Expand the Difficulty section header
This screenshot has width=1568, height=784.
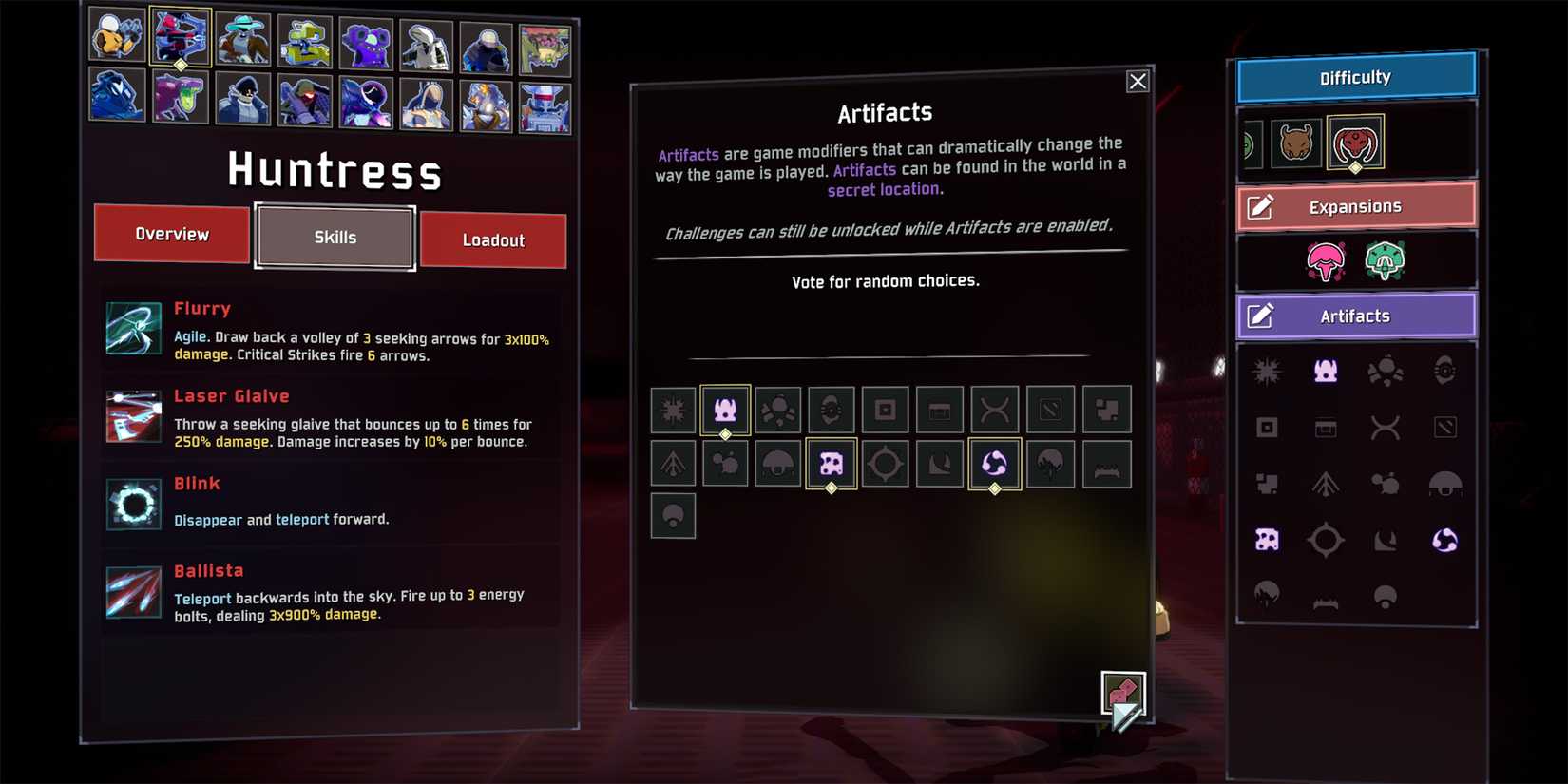point(1355,77)
